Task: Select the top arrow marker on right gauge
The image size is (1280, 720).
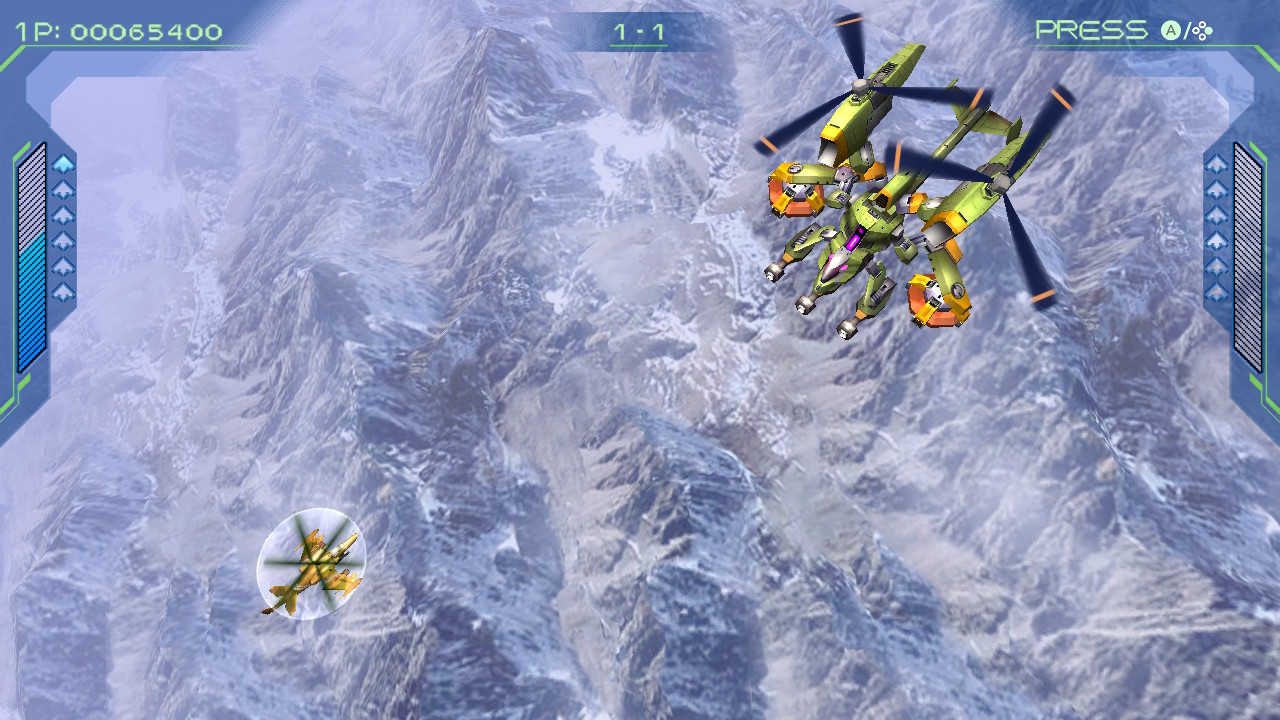Action: tap(1214, 163)
